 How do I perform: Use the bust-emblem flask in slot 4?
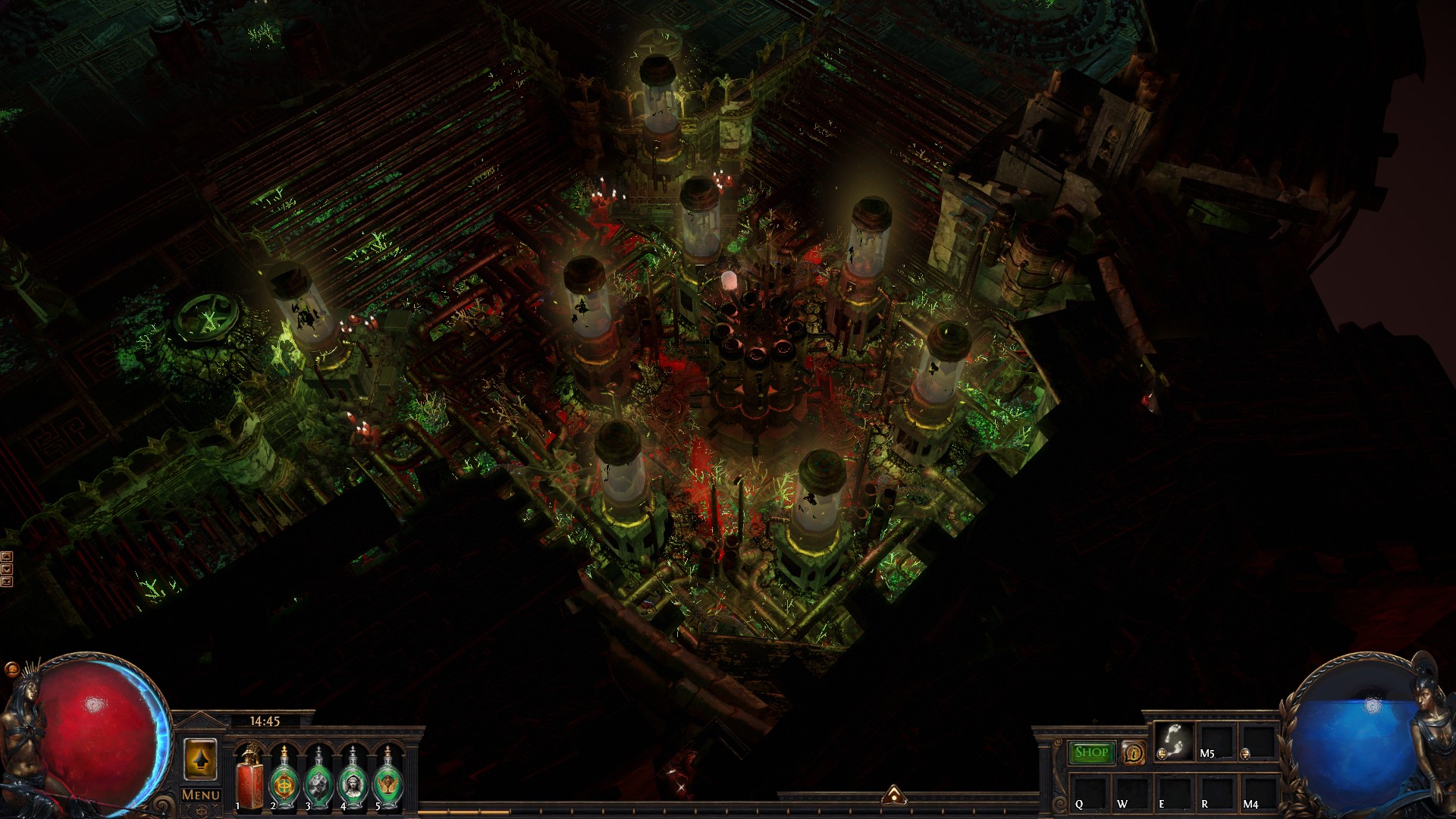[x=353, y=778]
